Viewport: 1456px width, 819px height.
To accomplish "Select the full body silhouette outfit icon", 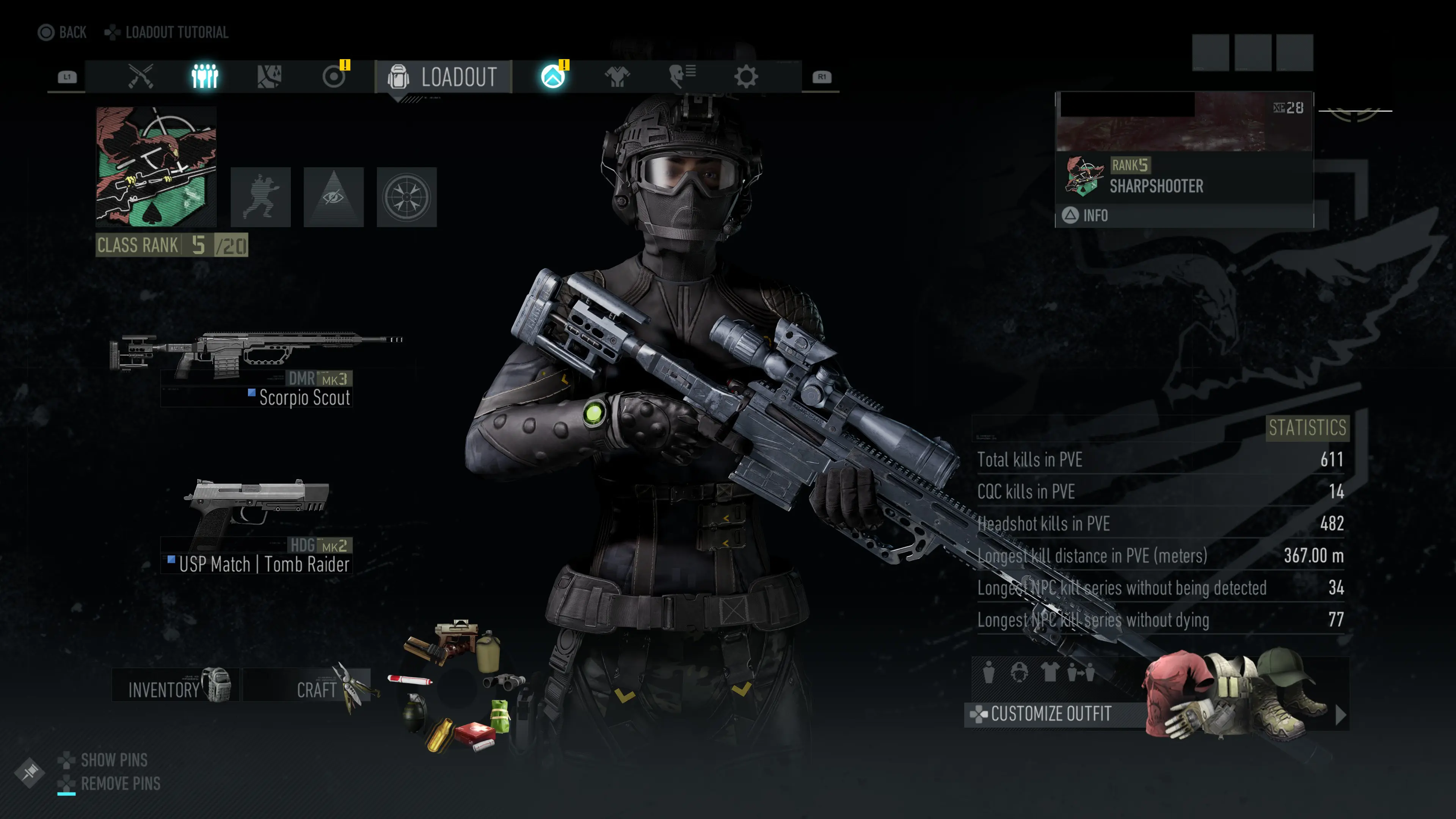I will 989,673.
